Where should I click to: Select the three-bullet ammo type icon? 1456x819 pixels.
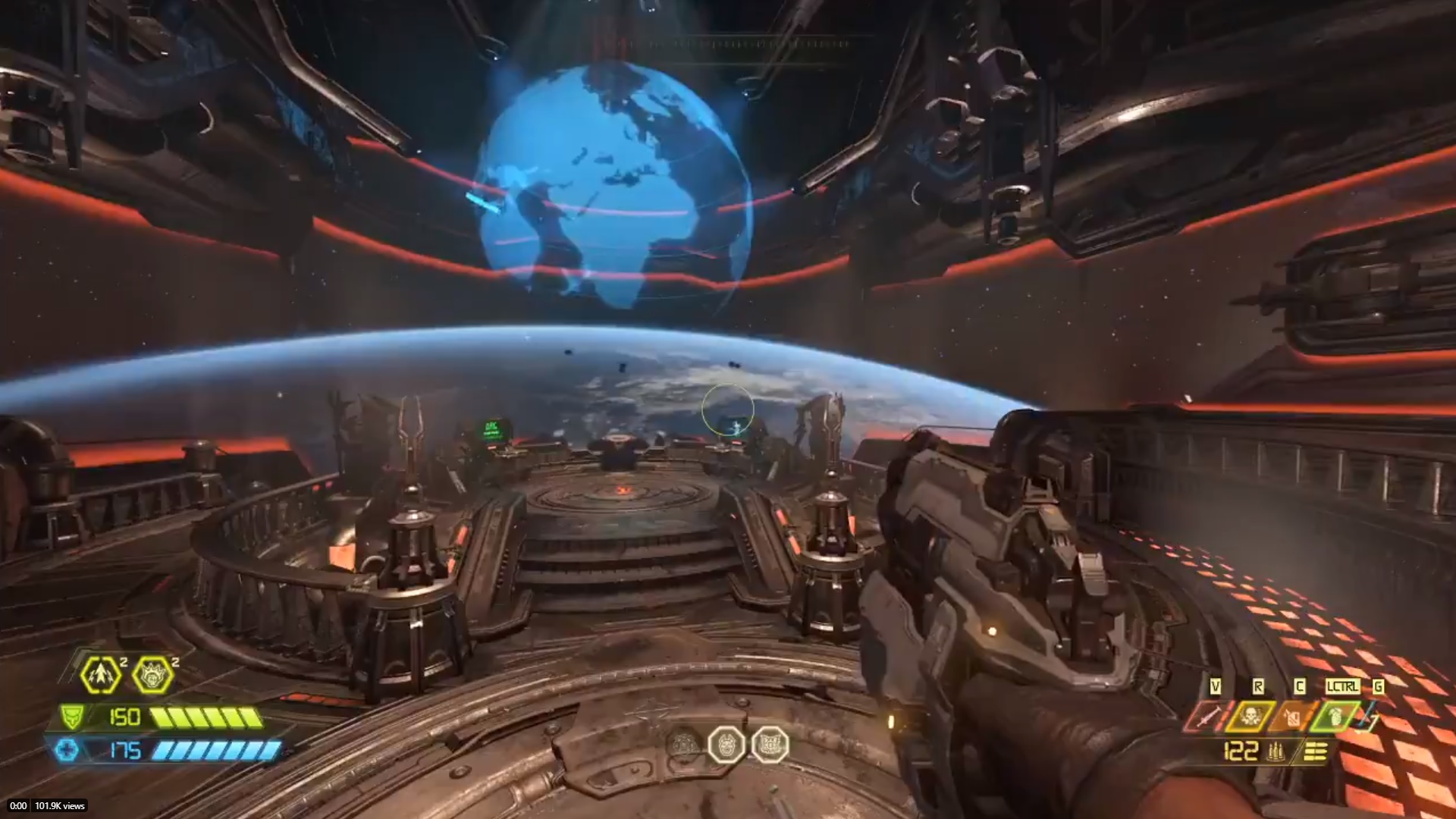[x=1275, y=752]
